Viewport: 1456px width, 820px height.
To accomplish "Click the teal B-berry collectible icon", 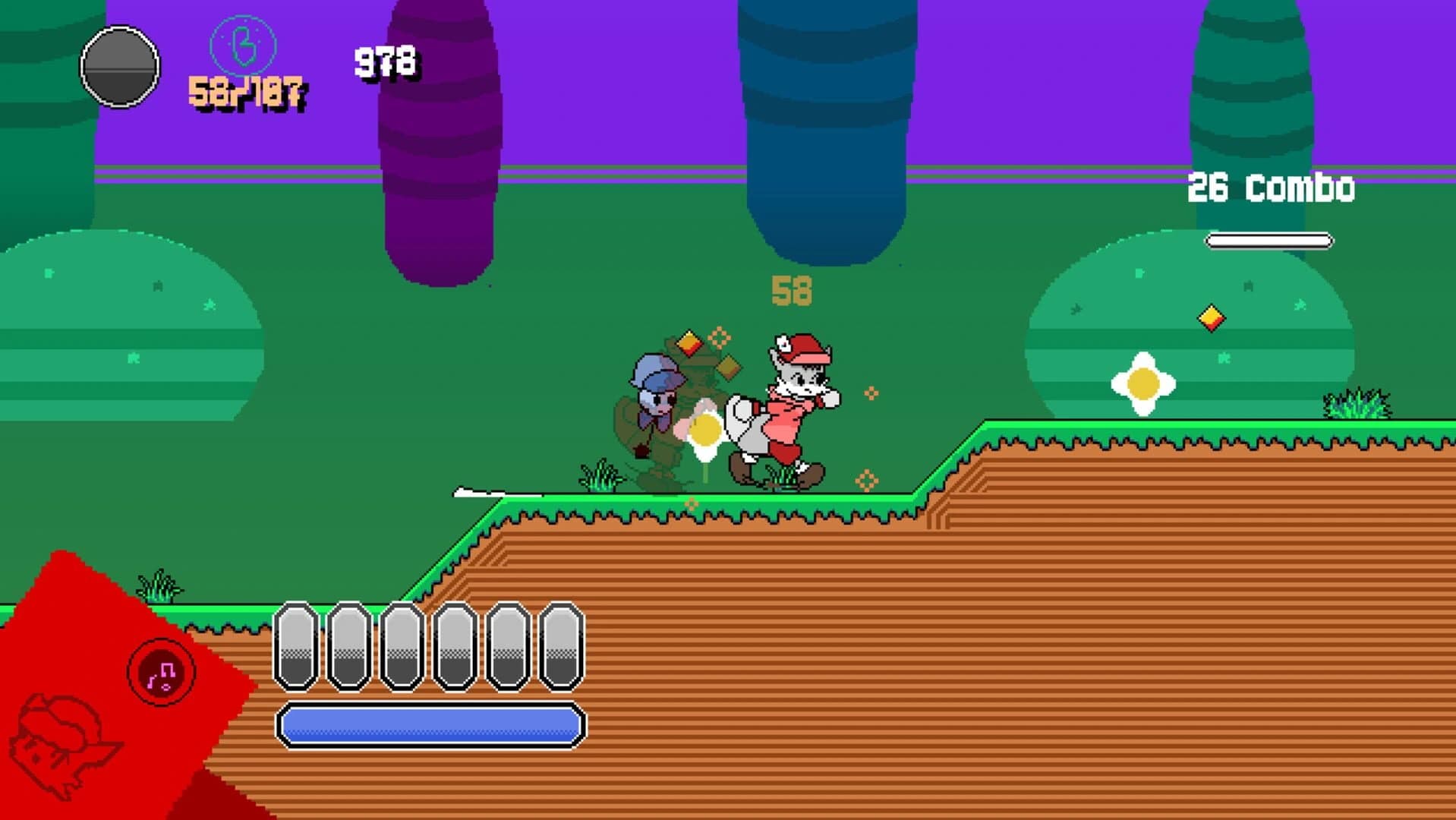I will 241,44.
